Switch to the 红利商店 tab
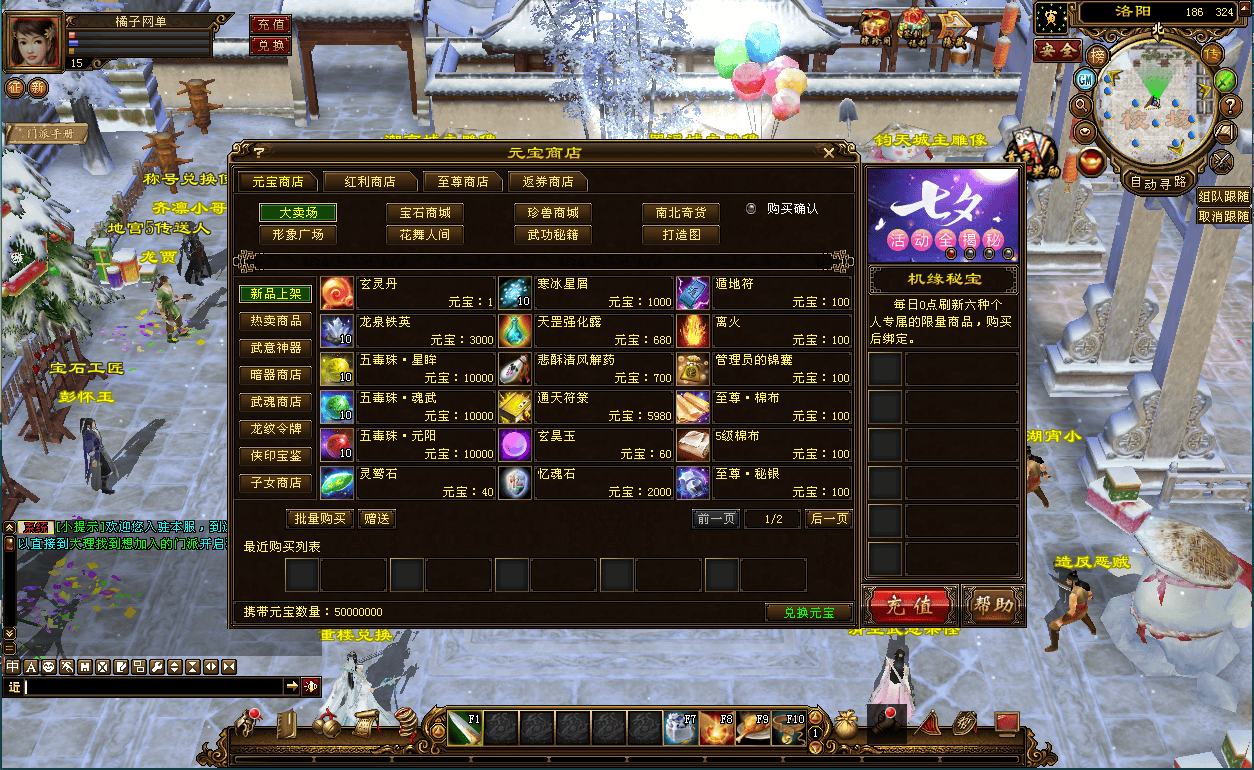Viewport: 1254px width, 770px height. (369, 182)
